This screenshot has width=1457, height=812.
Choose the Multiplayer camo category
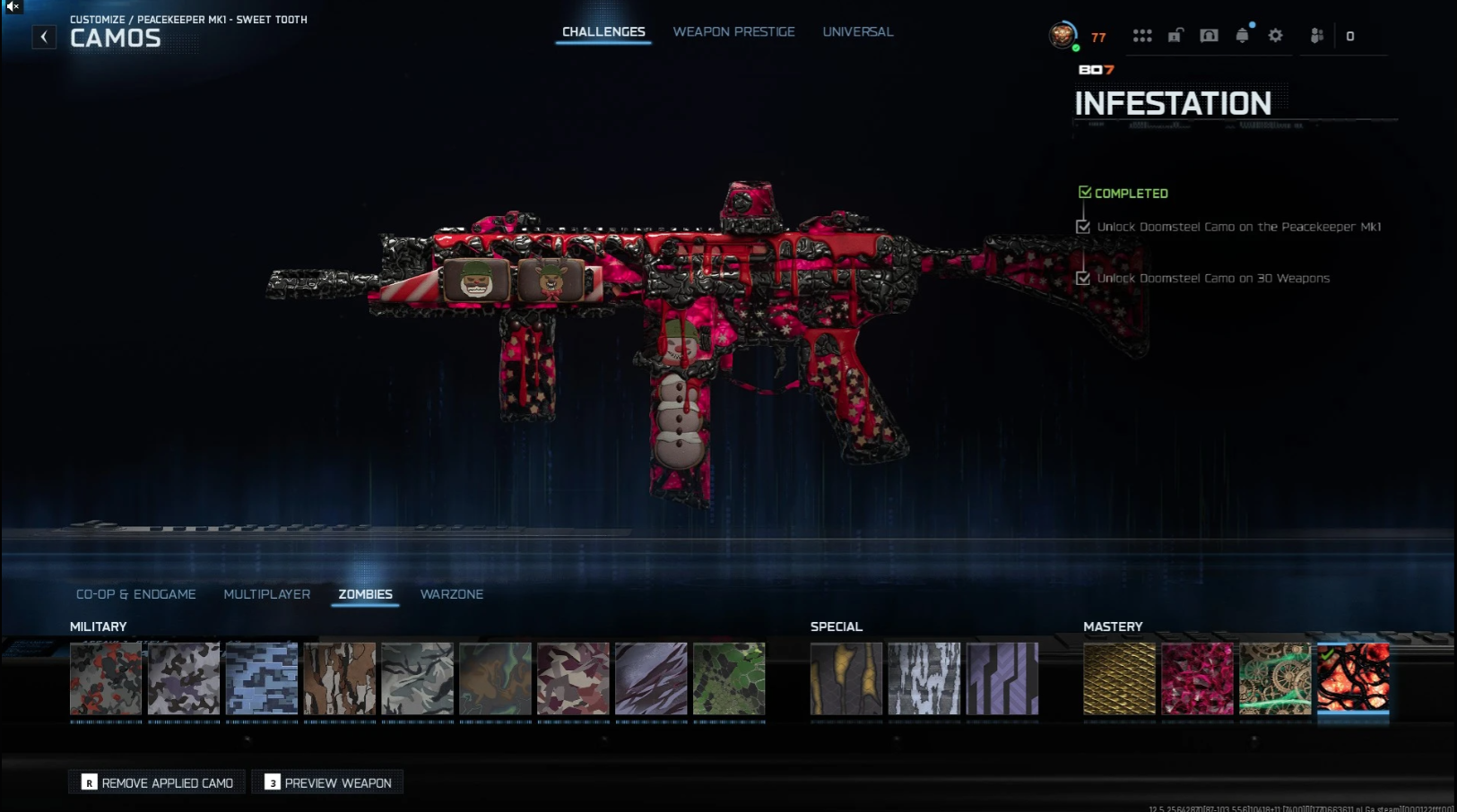point(266,594)
